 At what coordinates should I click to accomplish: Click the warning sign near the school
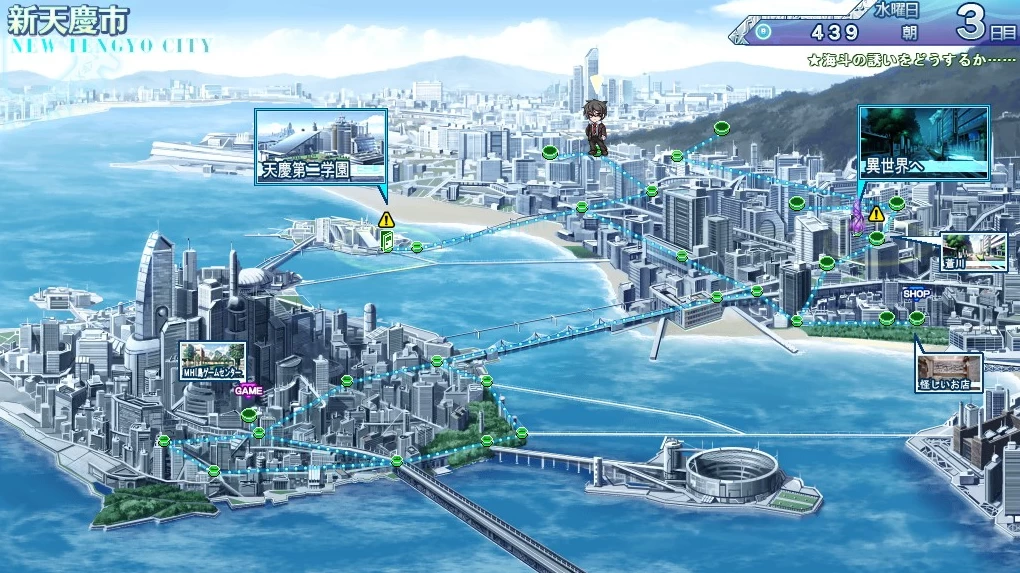click(387, 219)
